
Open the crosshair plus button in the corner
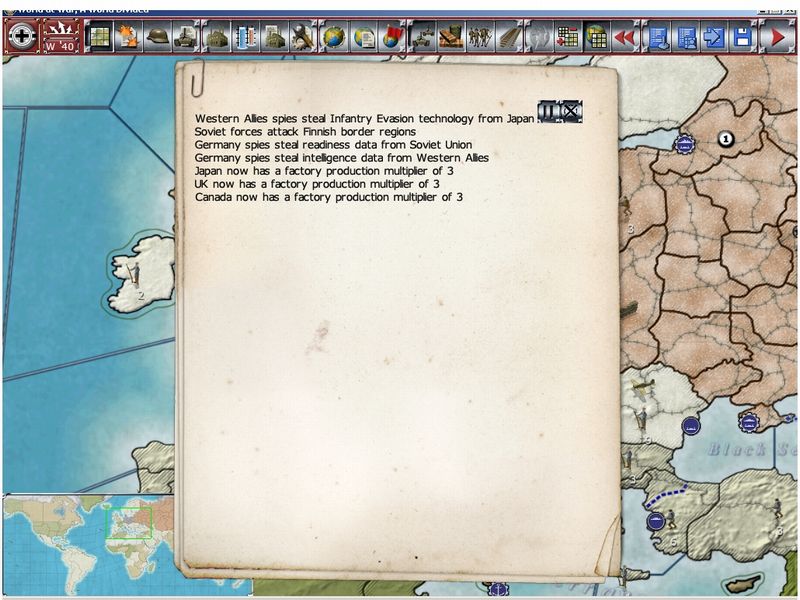click(22, 38)
